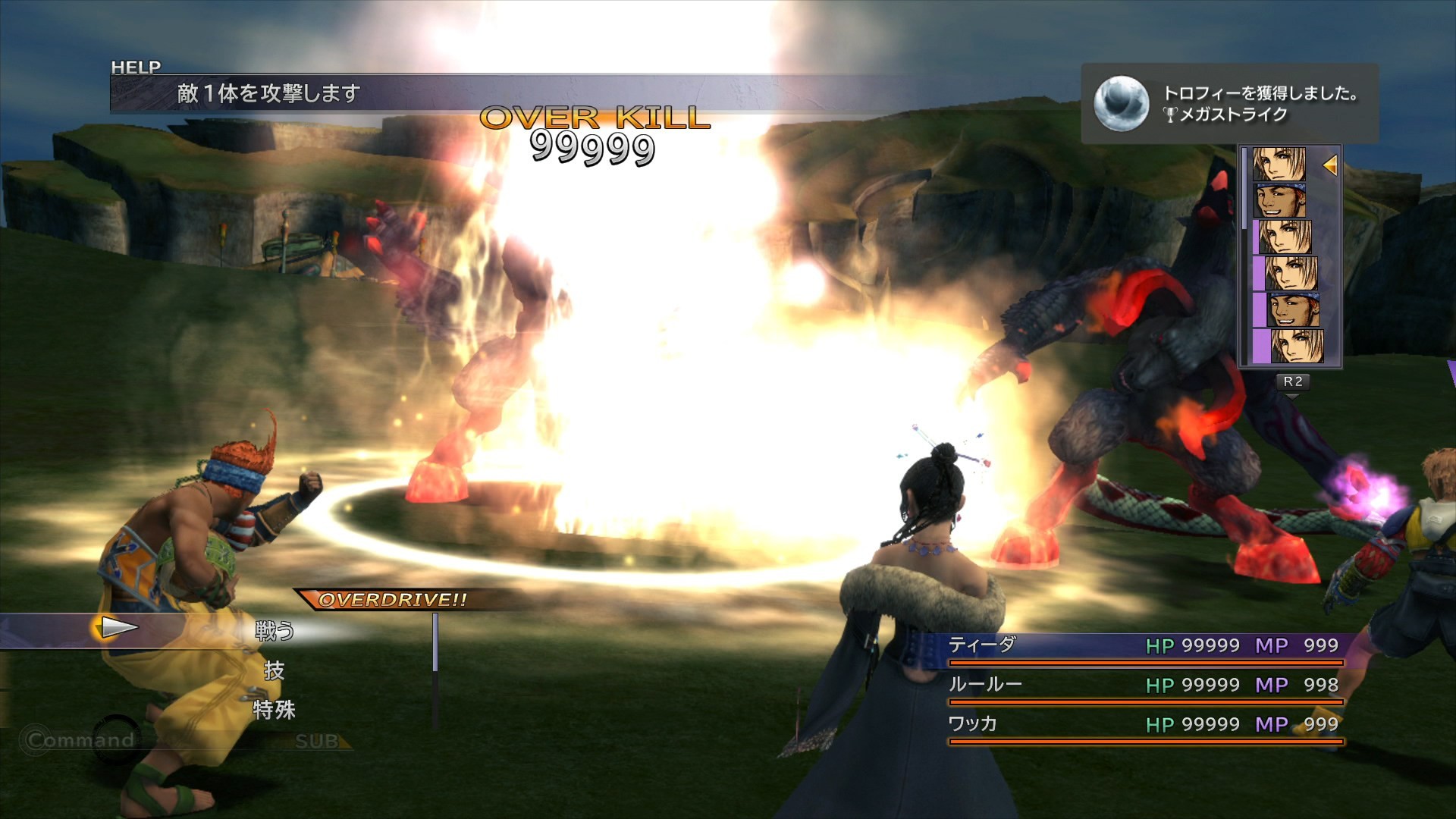Image resolution: width=1456 pixels, height=819 pixels.
Task: Click the second character portrait in the list
Action: coord(1282,199)
